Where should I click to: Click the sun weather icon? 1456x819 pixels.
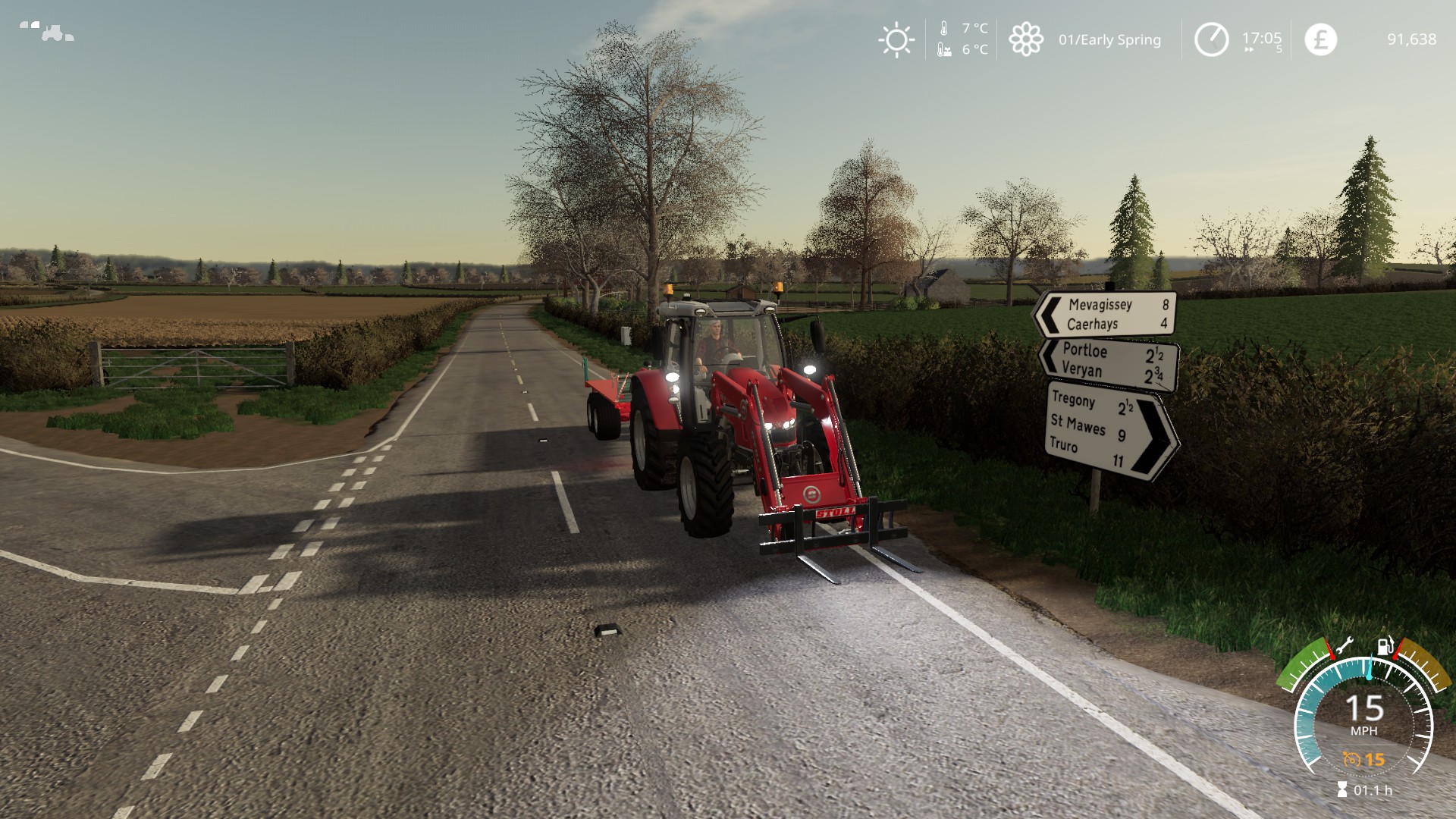click(896, 39)
